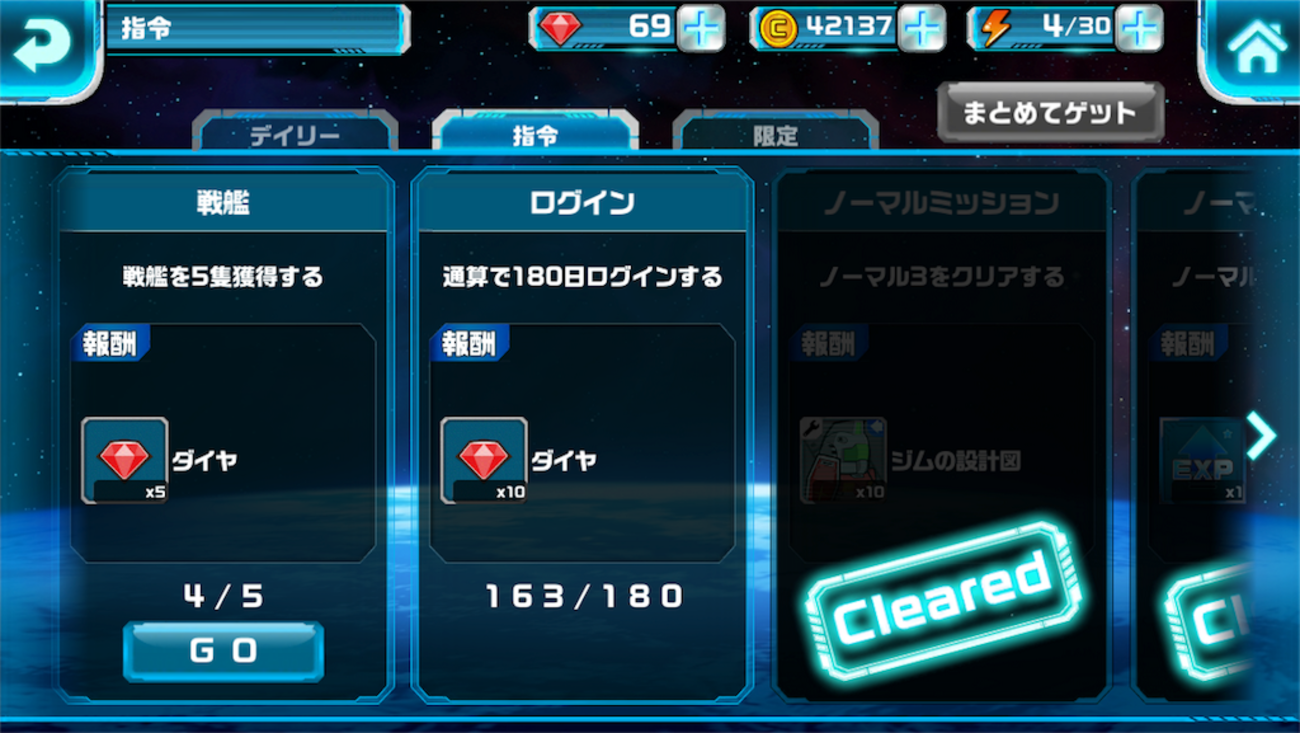Tap the plus icon next to energy meter
The image size is (1300, 733).
coord(1141,28)
